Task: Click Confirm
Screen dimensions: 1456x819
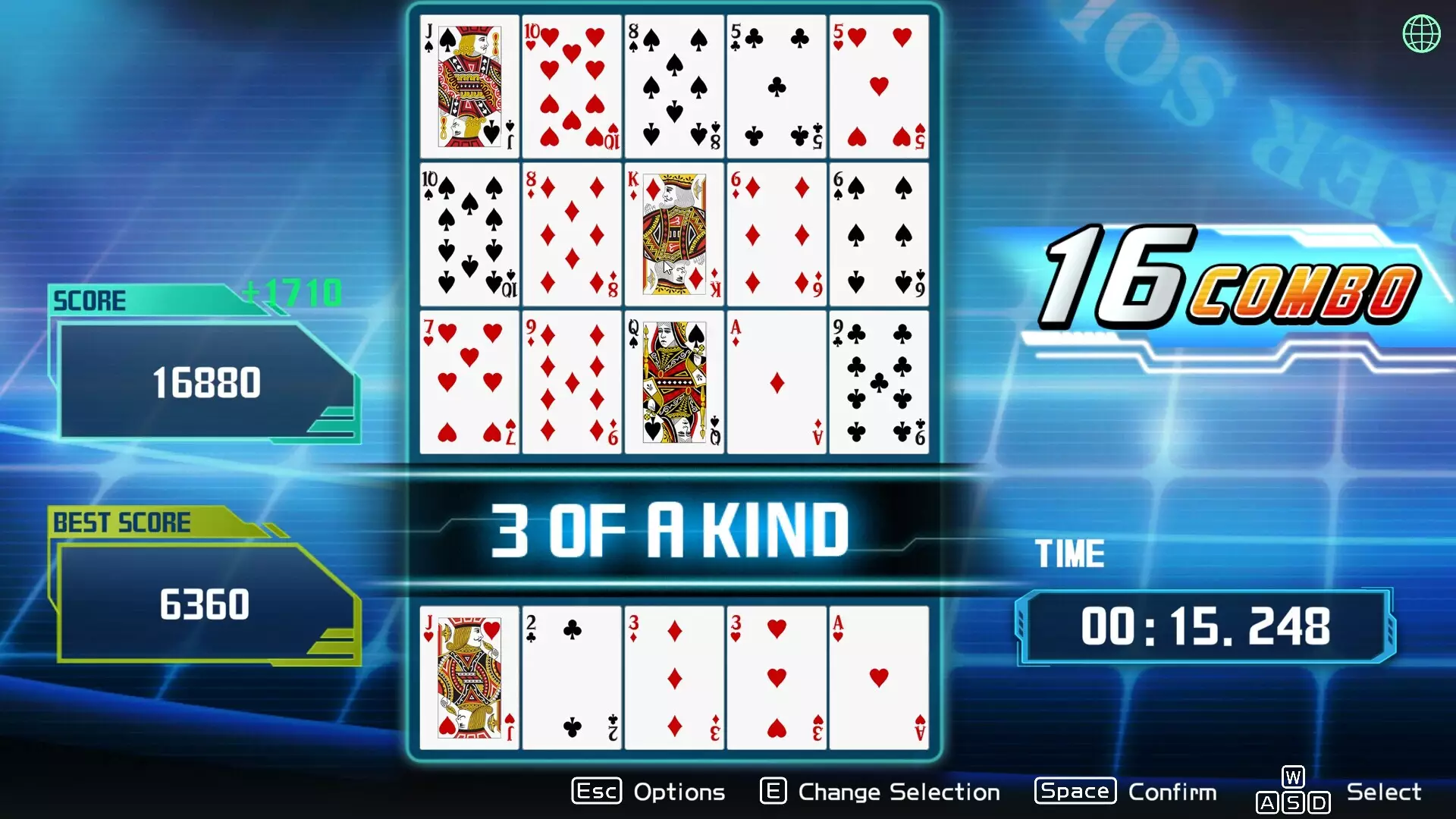Action: point(1172,792)
